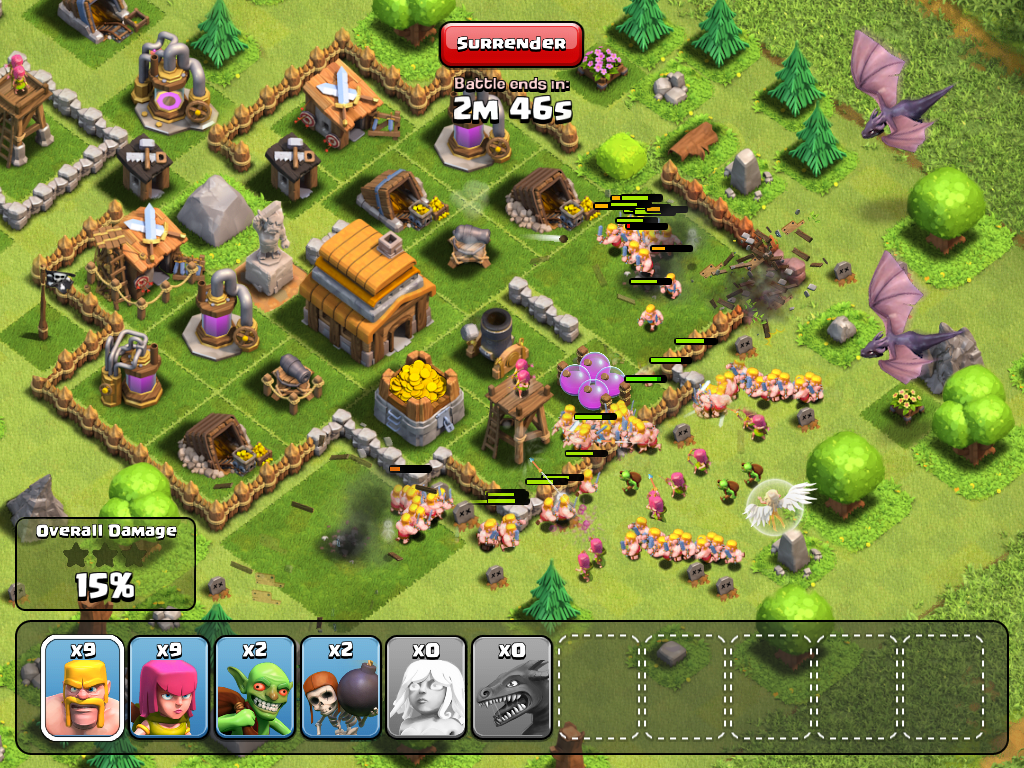The width and height of the screenshot is (1024, 768).
Task: Choose the Archer troop slot
Action: (169, 687)
